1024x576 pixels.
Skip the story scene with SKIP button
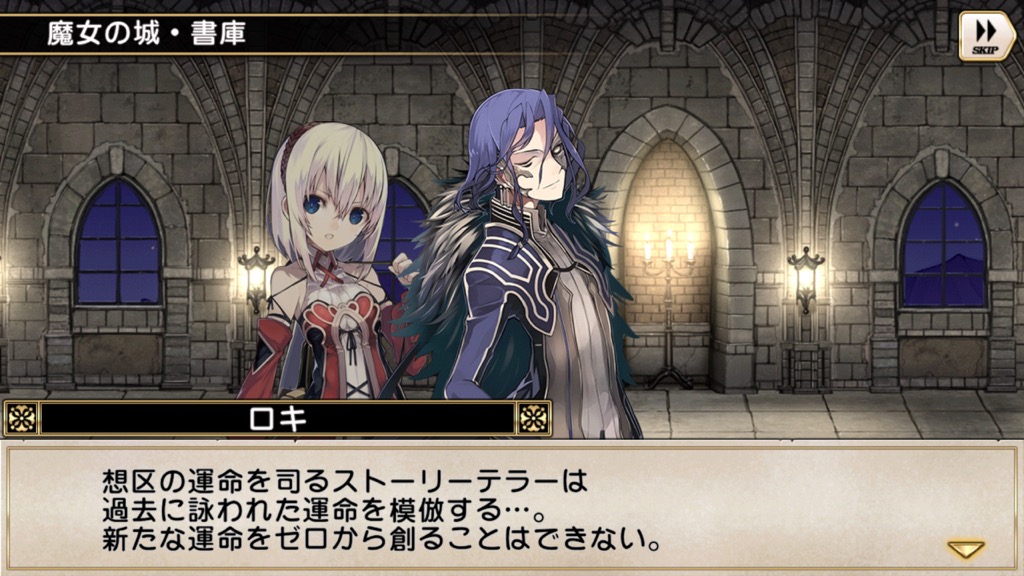(986, 36)
